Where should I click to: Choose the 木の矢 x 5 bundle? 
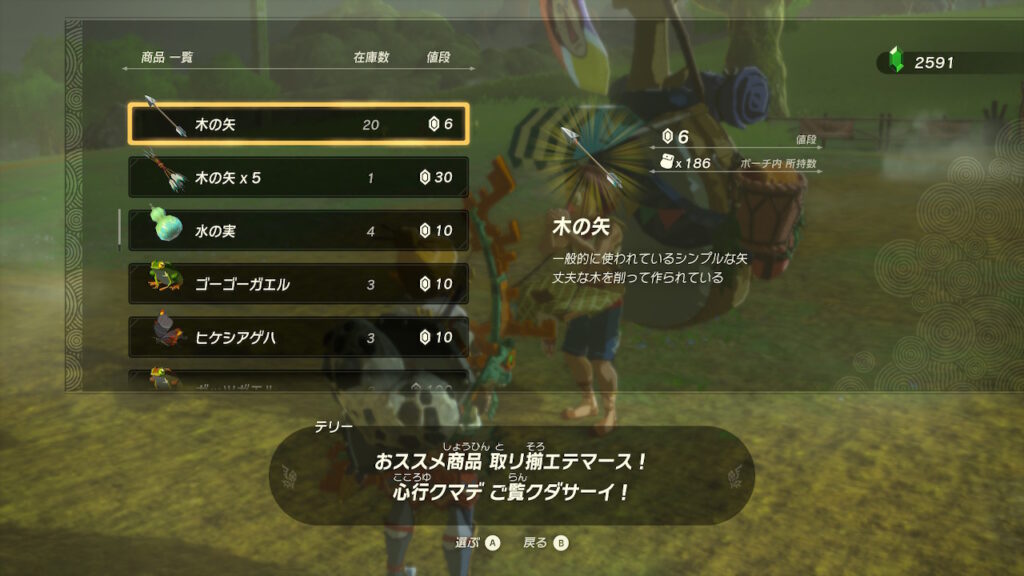(298, 177)
